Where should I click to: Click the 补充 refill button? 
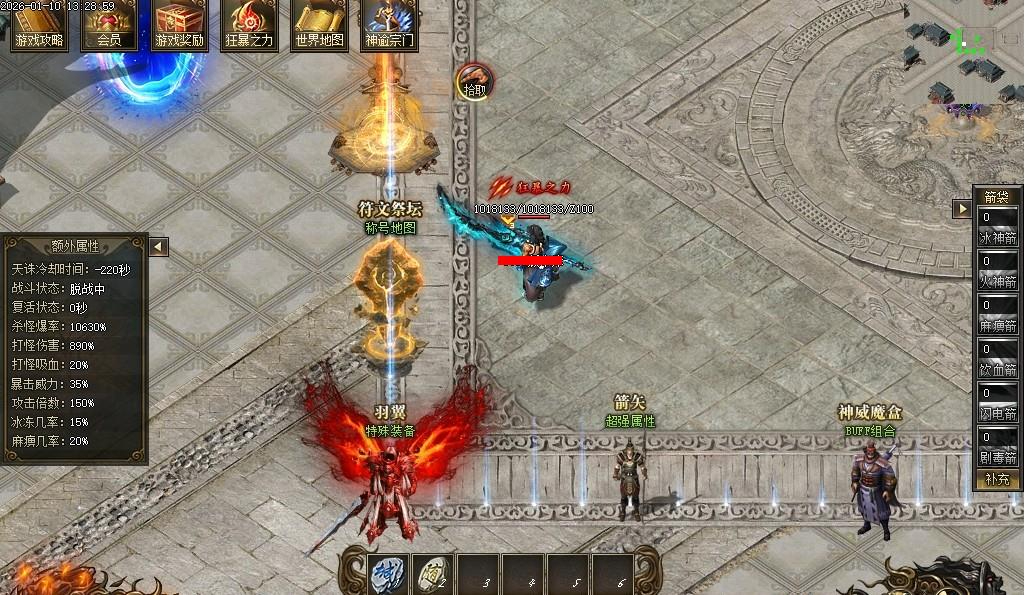[997, 479]
